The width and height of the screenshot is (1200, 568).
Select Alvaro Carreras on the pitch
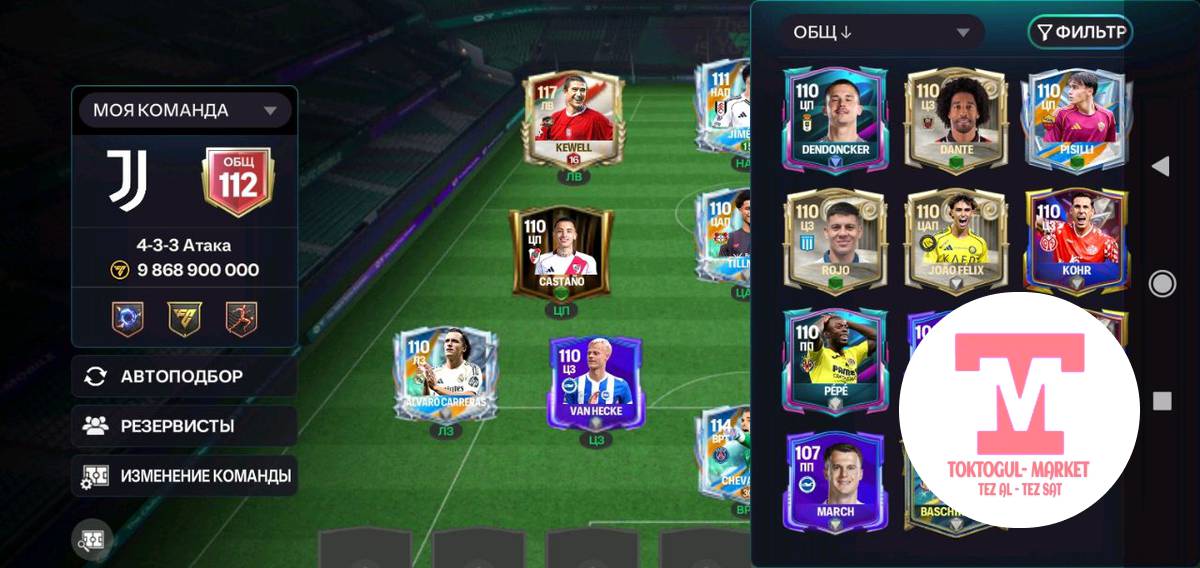(445, 375)
